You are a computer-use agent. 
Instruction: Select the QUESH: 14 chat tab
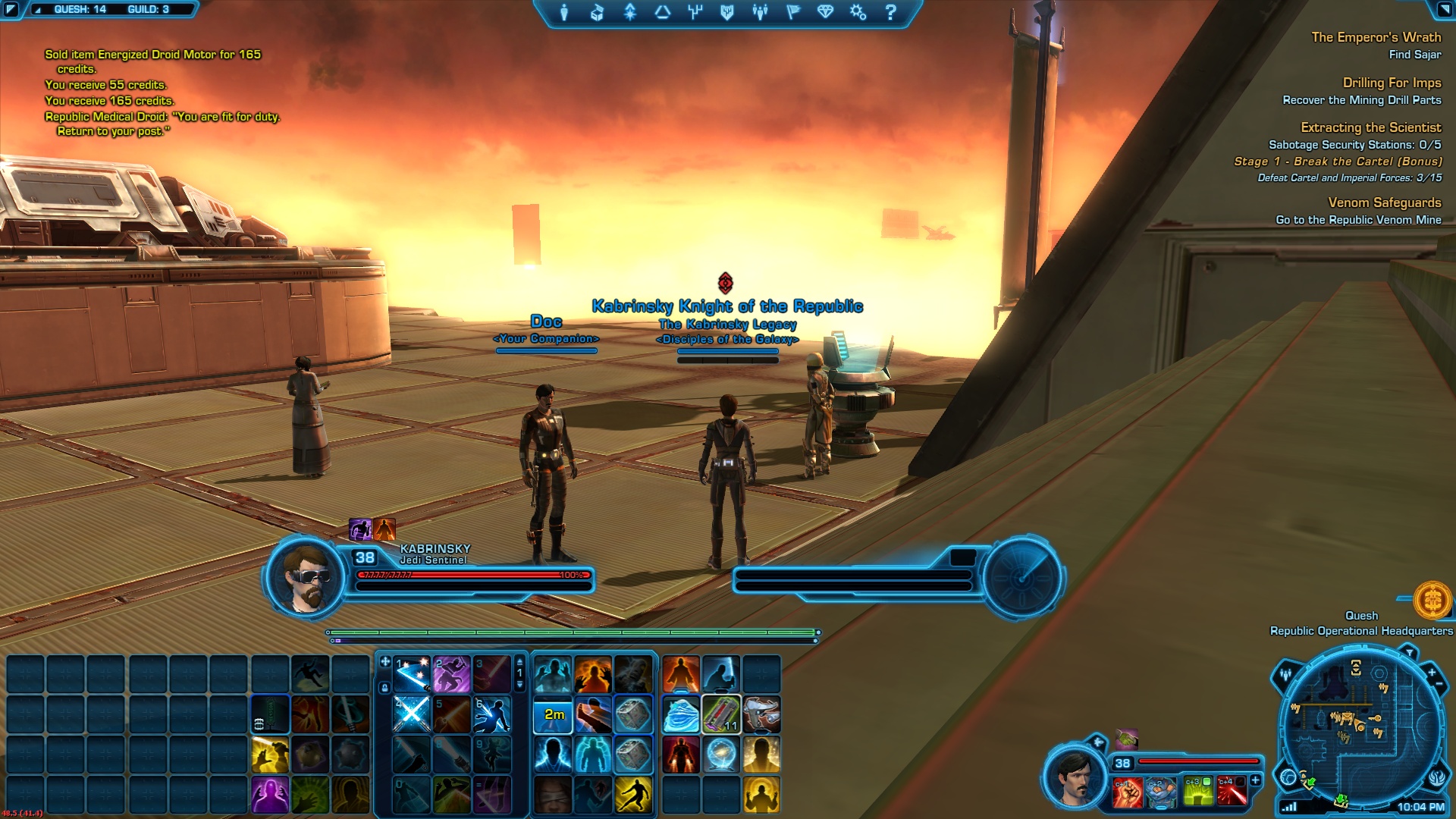point(80,9)
